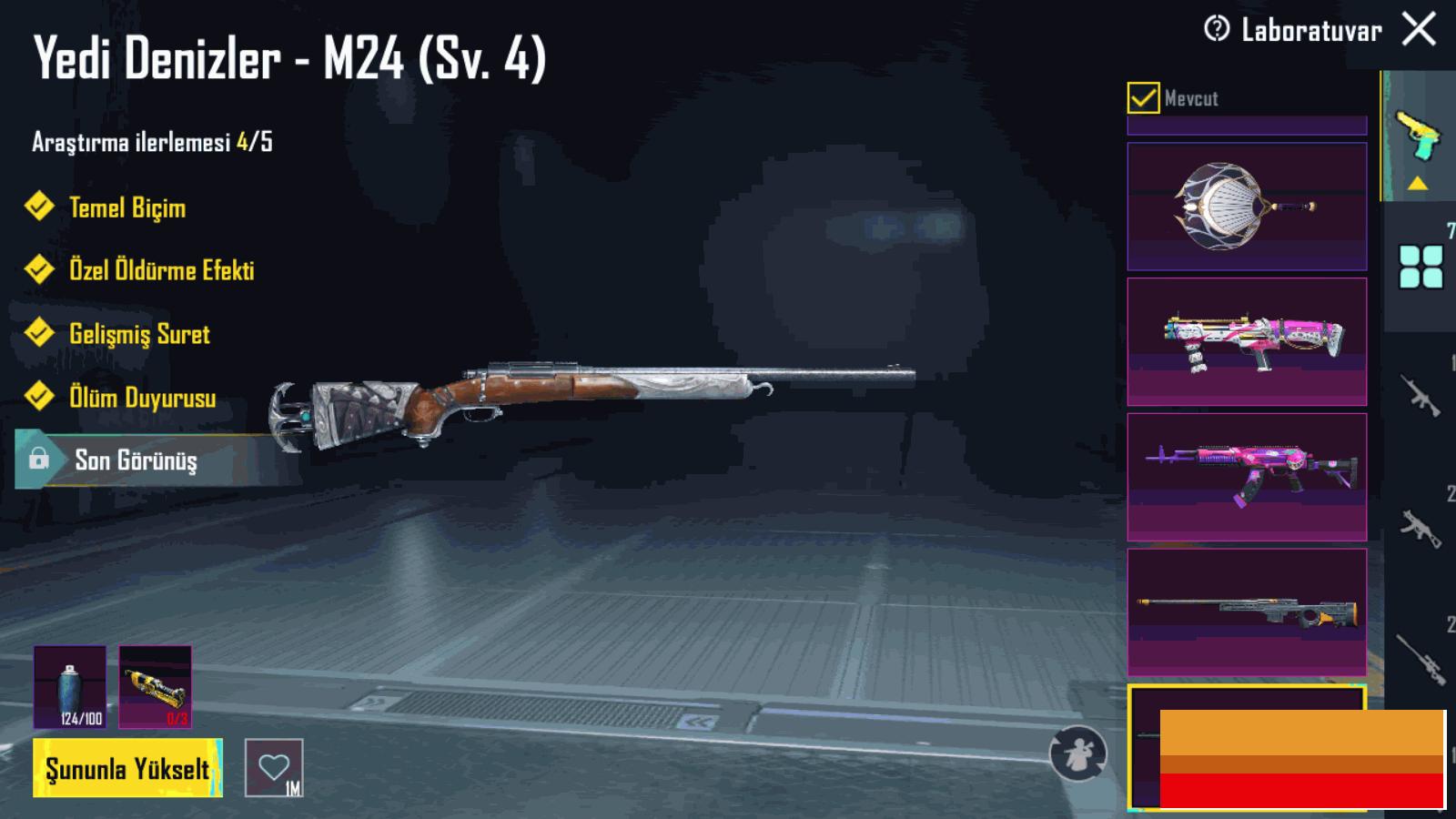This screenshot has width=1456, height=819.
Task: Toggle the Mevcut checkbox
Action: [1143, 97]
